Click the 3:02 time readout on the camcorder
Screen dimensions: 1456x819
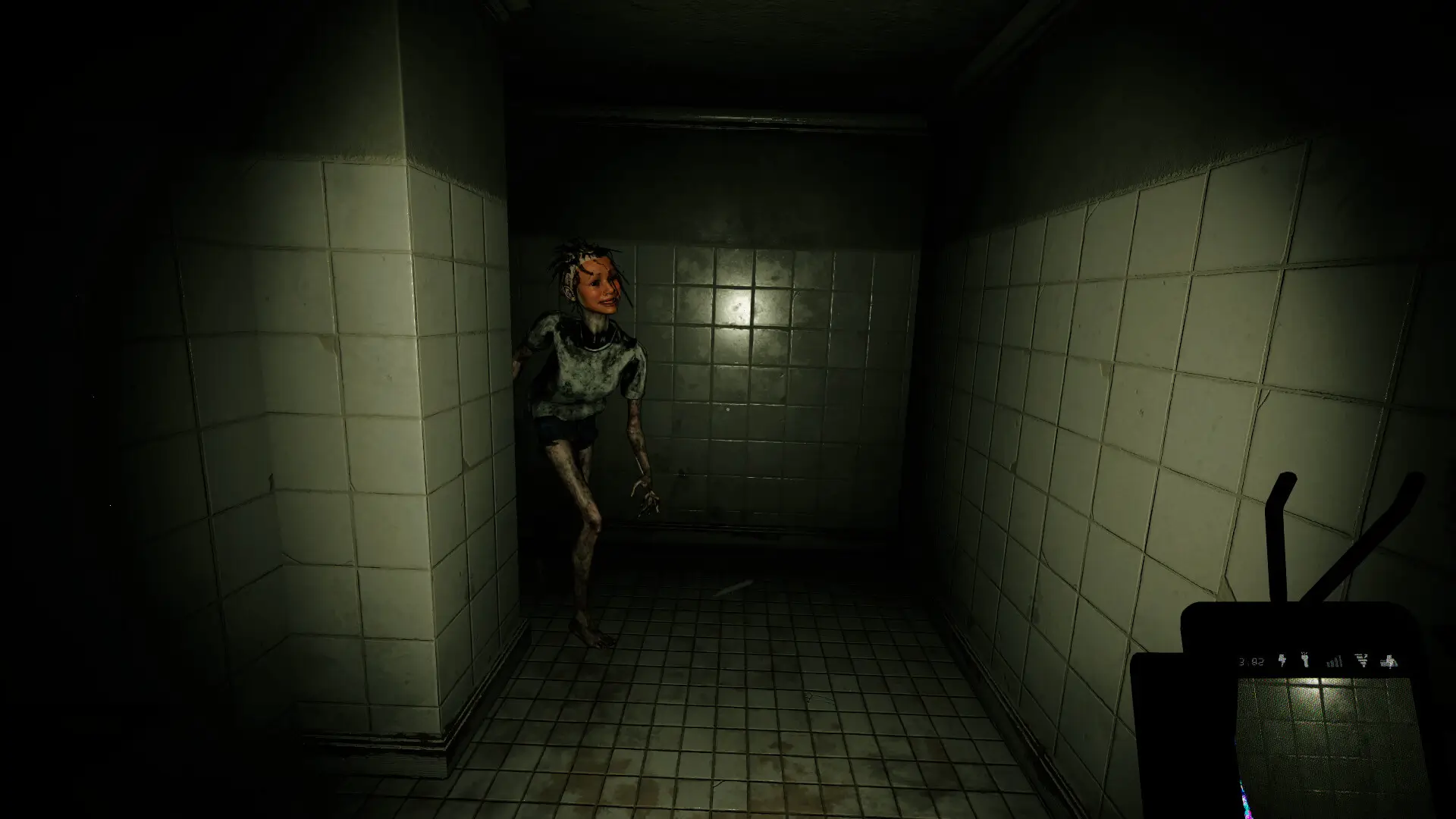[1250, 661]
